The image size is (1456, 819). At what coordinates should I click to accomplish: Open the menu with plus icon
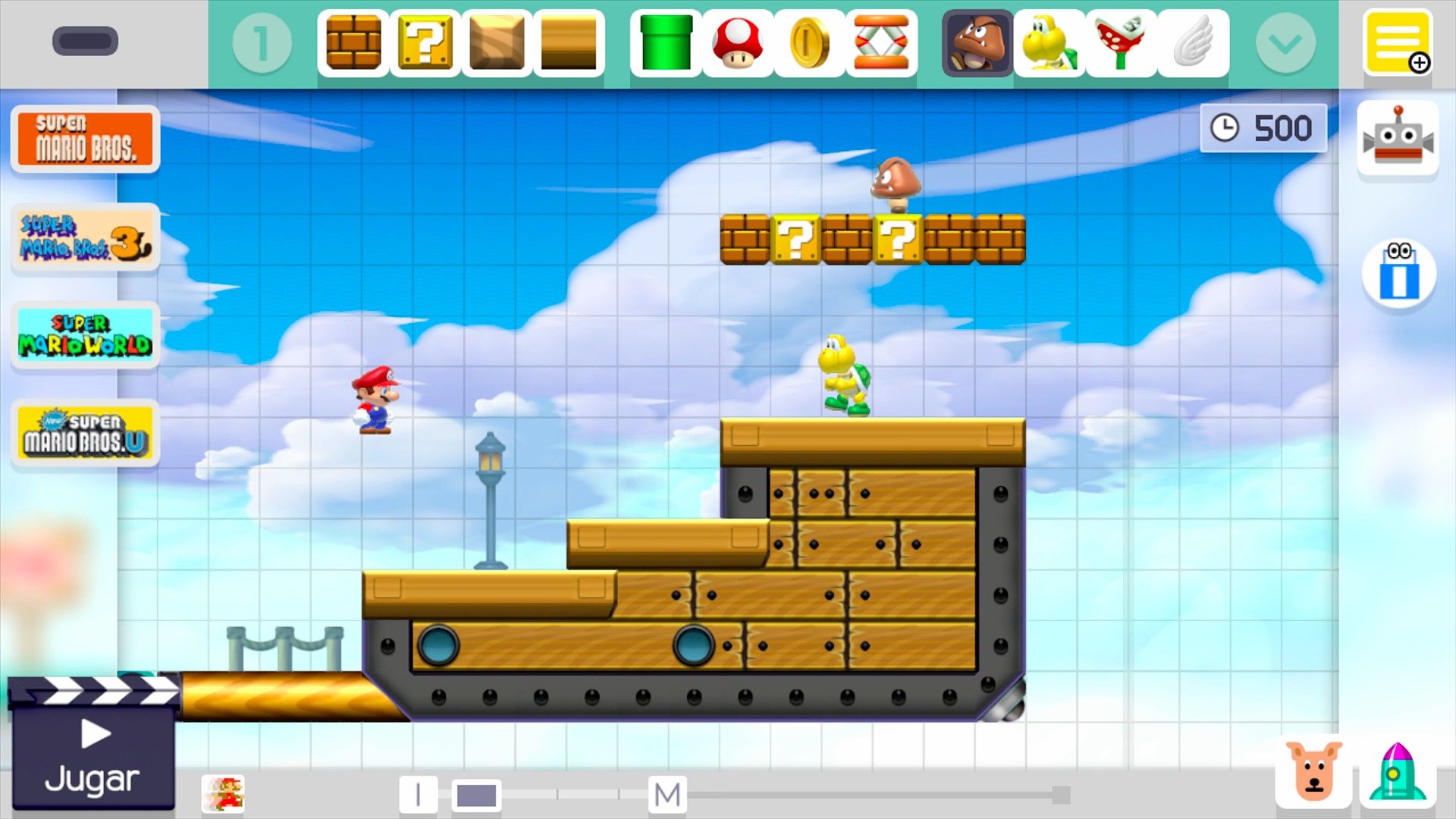pos(1399,42)
